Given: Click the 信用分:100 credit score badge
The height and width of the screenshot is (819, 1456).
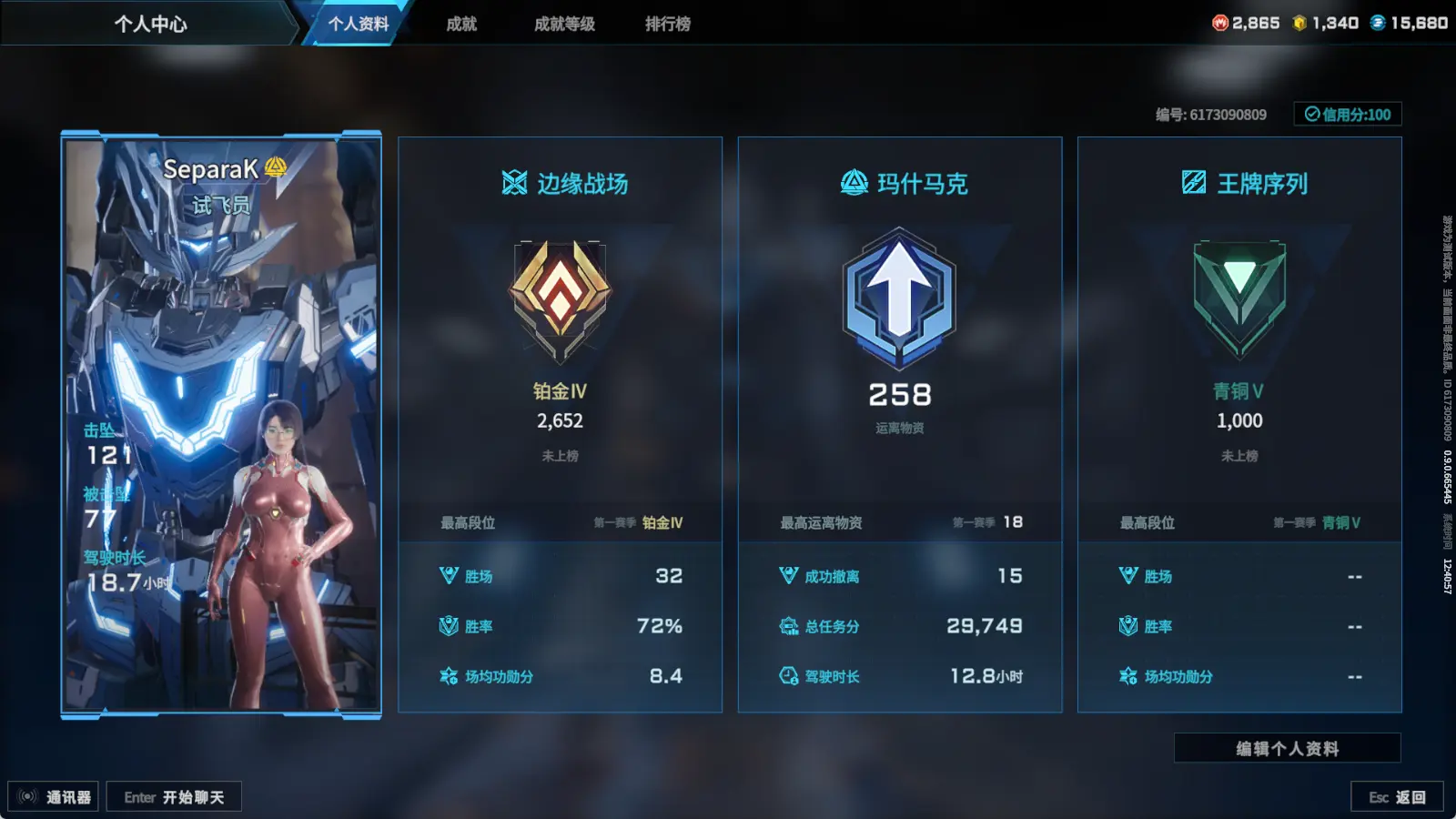Looking at the screenshot, I should click(x=1348, y=115).
